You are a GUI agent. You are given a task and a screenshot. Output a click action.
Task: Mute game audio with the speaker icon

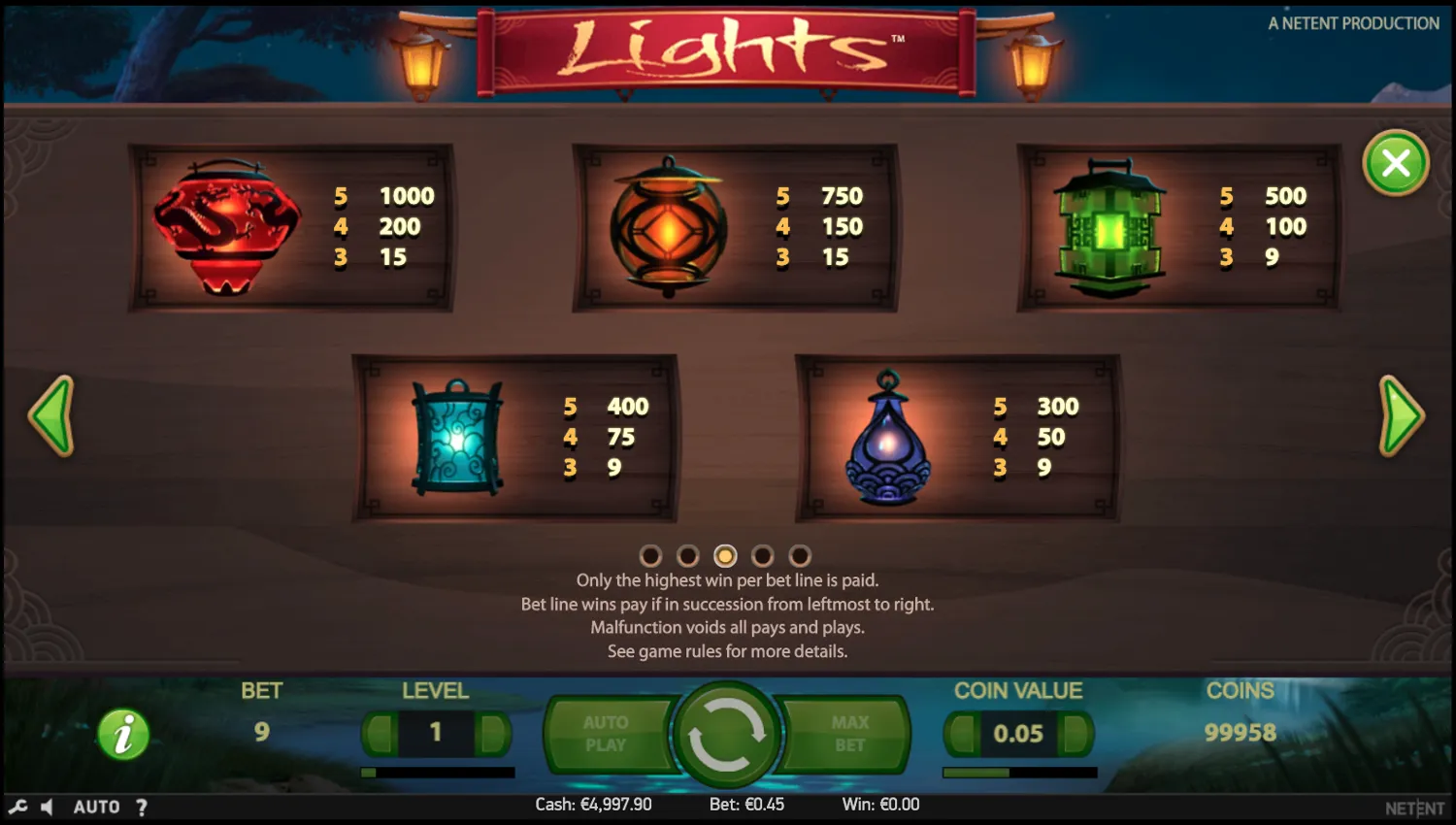tap(49, 806)
